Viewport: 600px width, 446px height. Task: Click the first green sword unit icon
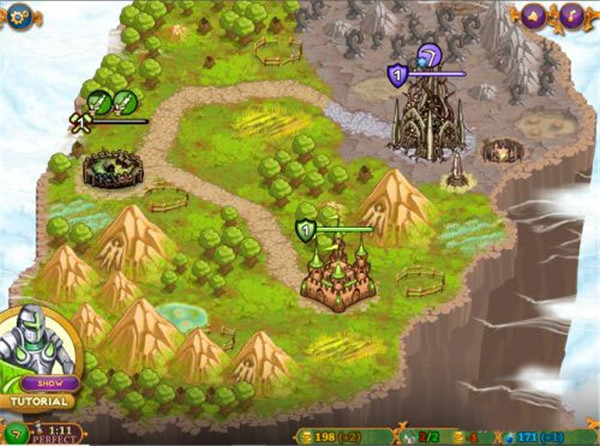pyautogui.click(x=99, y=101)
